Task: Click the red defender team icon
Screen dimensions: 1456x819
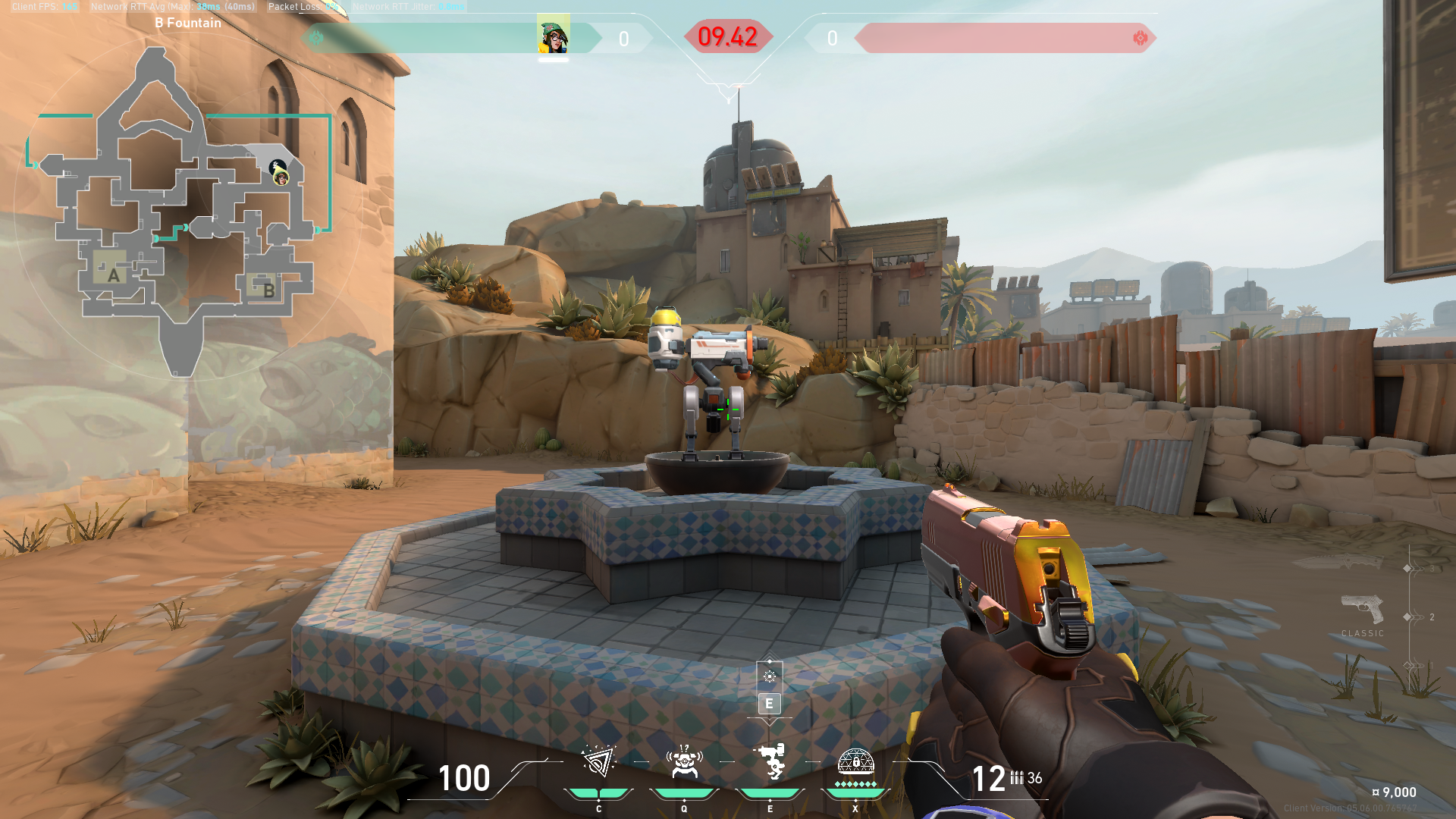Action: coord(1140,38)
